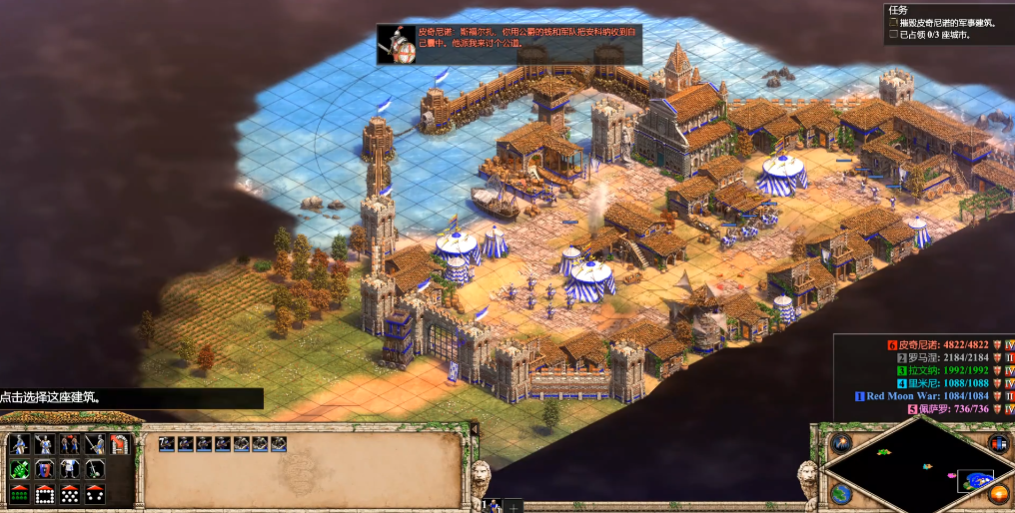Select the green dots line formation
1015x513 pixels.
click(20, 493)
